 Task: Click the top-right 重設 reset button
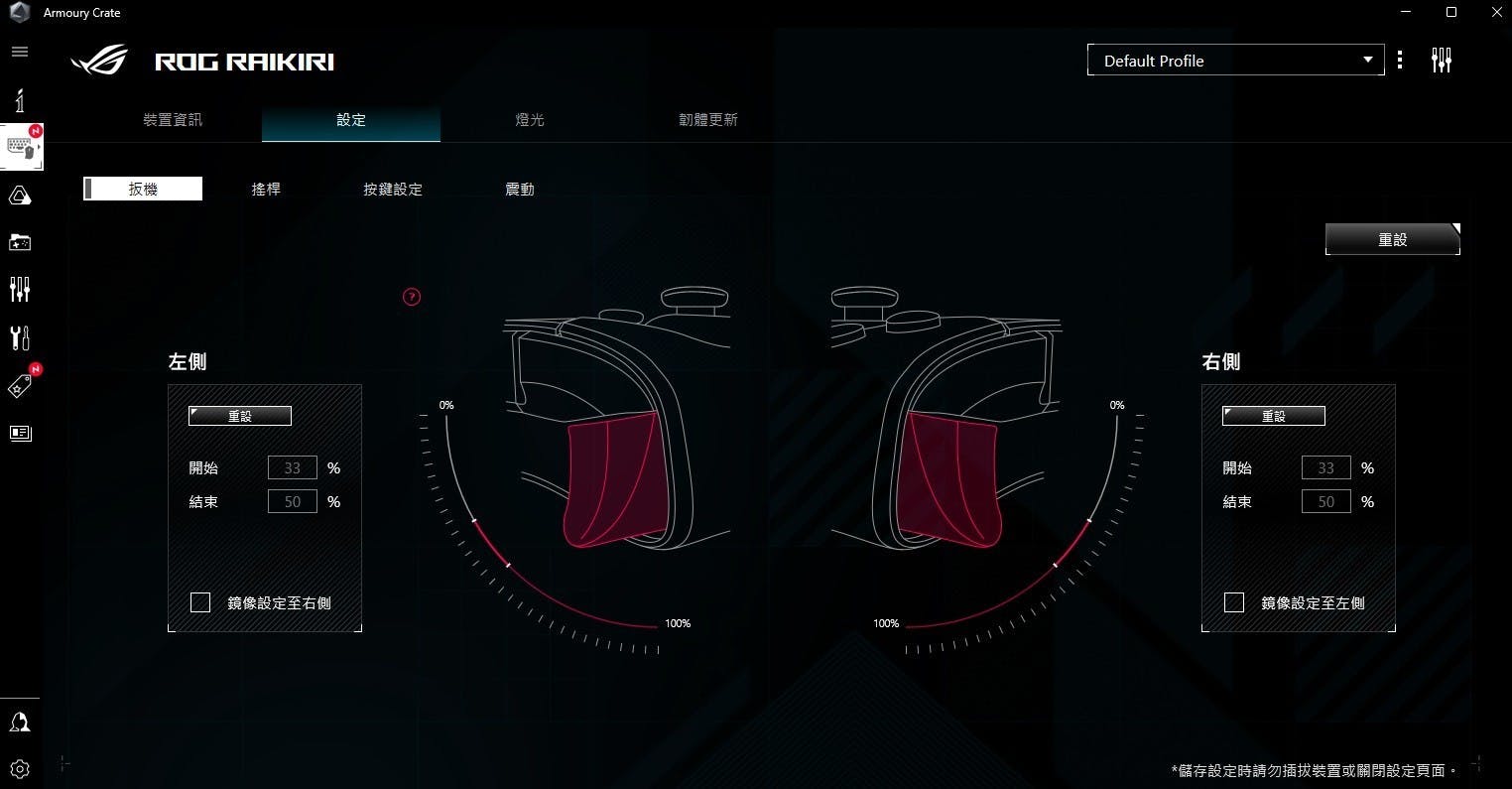point(1392,239)
